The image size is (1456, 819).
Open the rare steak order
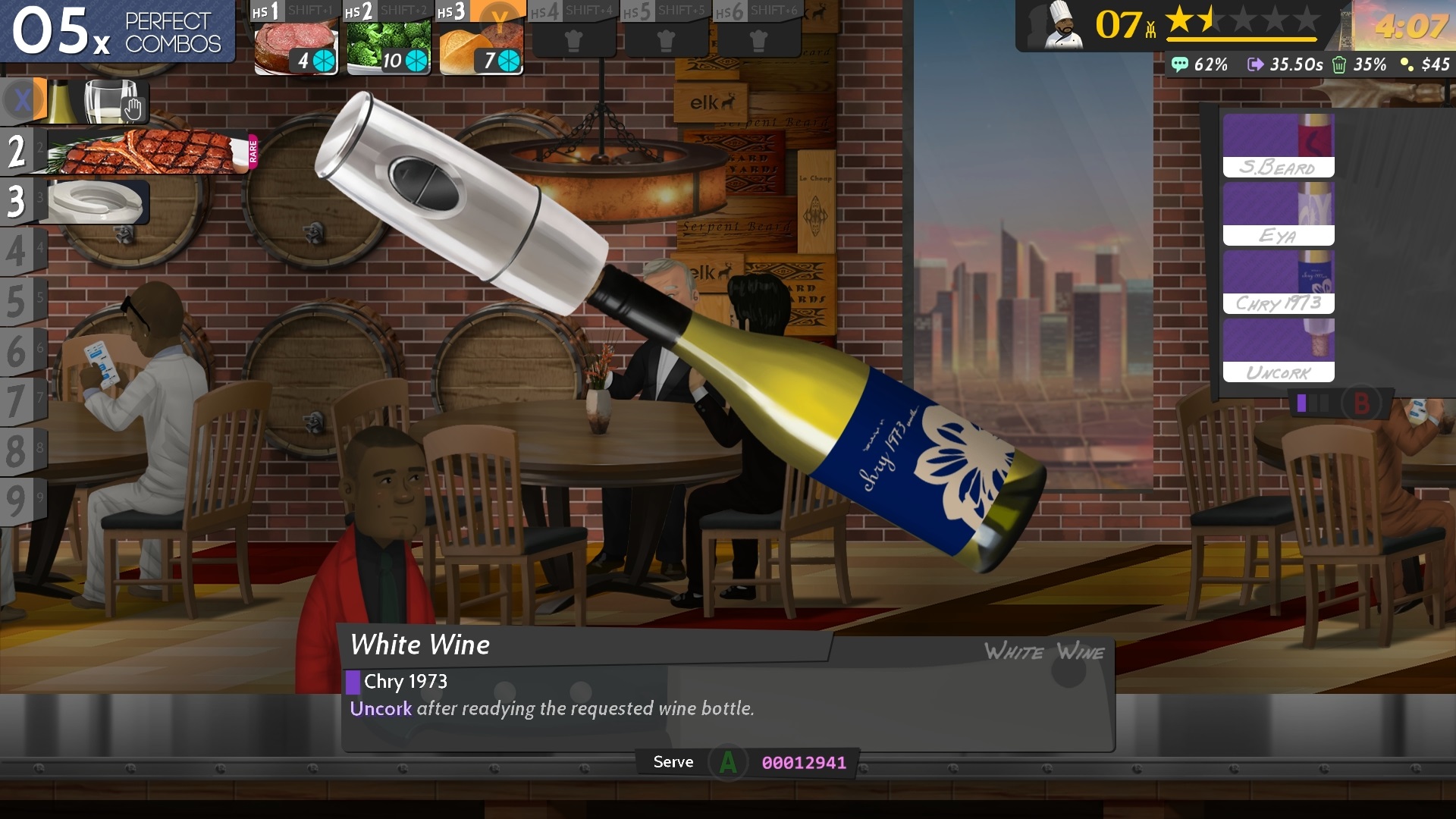tap(148, 152)
